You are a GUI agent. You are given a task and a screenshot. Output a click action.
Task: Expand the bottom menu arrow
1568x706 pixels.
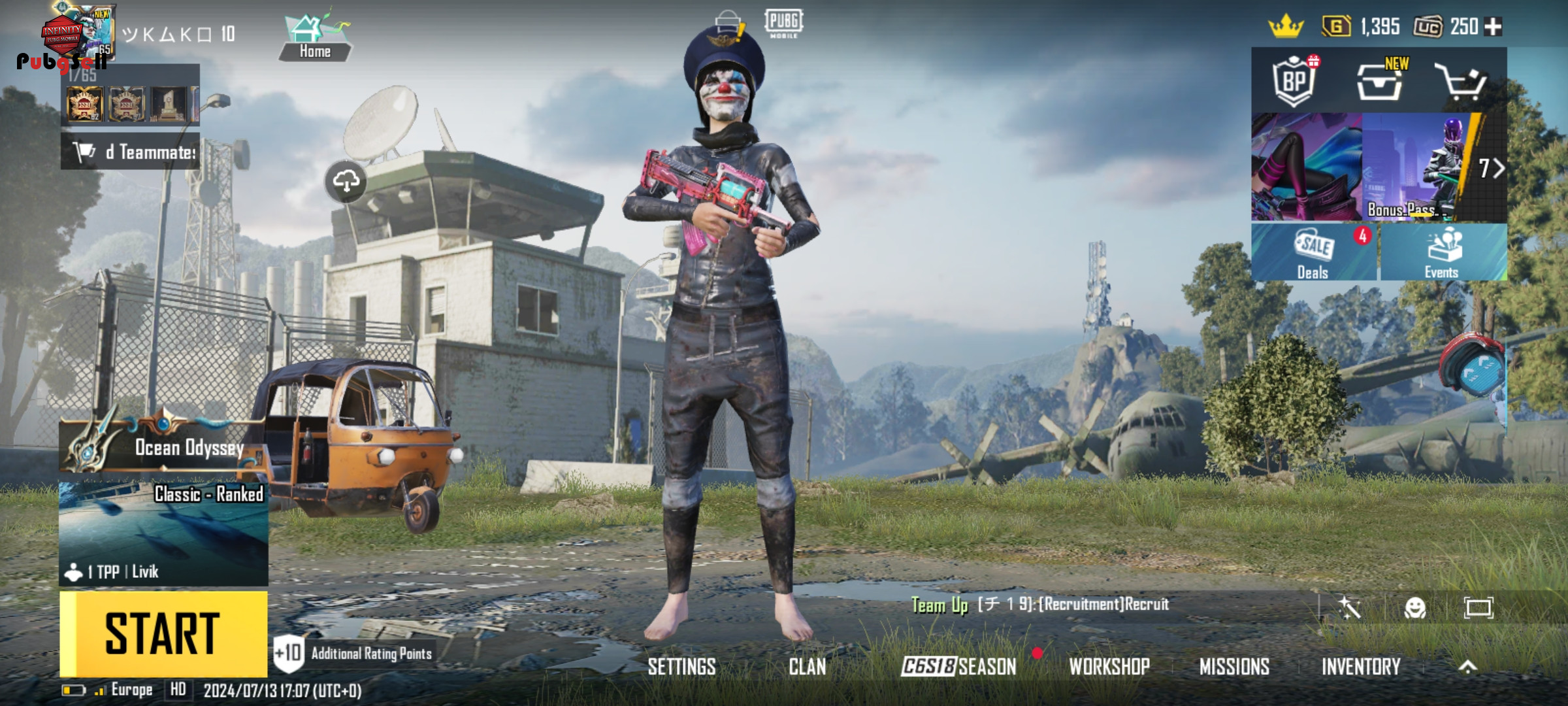(x=1467, y=667)
